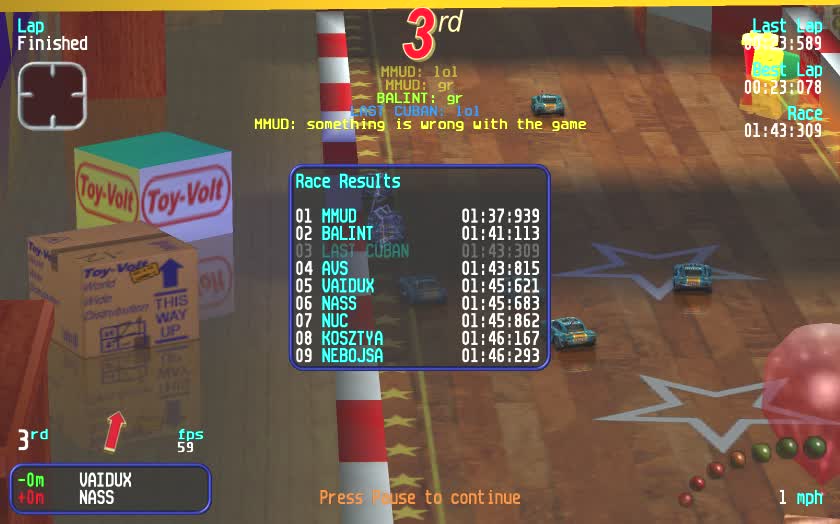Viewport: 840px width, 524px height.
Task: Click VAIDUX's fifth-place Race Results row
Action: tap(418, 286)
